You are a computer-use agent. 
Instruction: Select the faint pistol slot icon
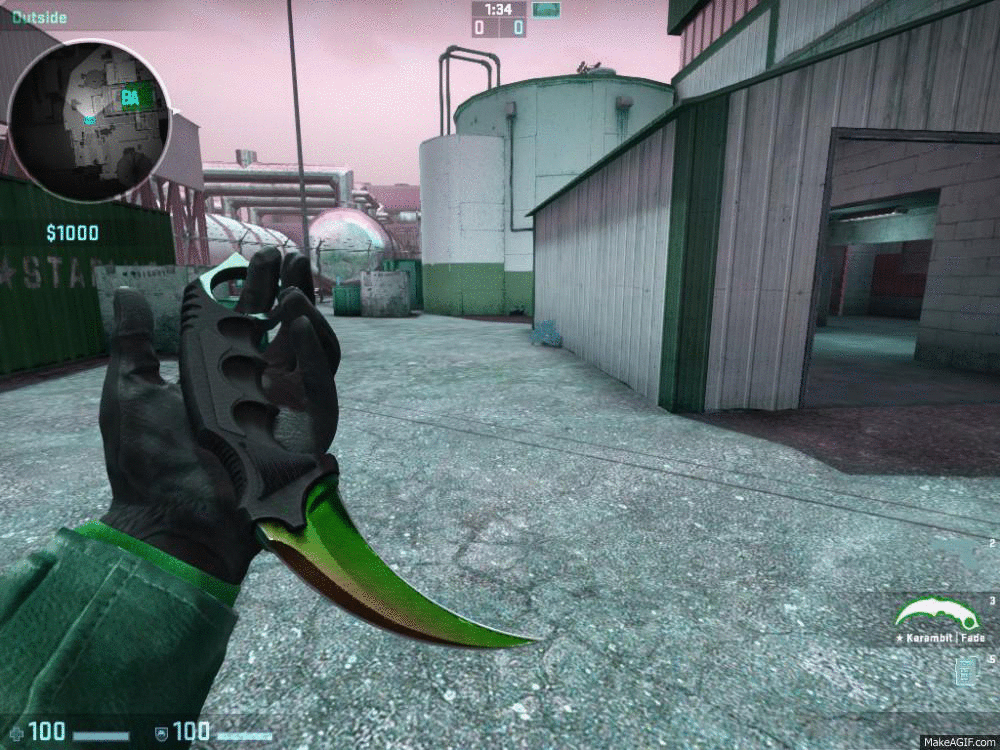960,551
